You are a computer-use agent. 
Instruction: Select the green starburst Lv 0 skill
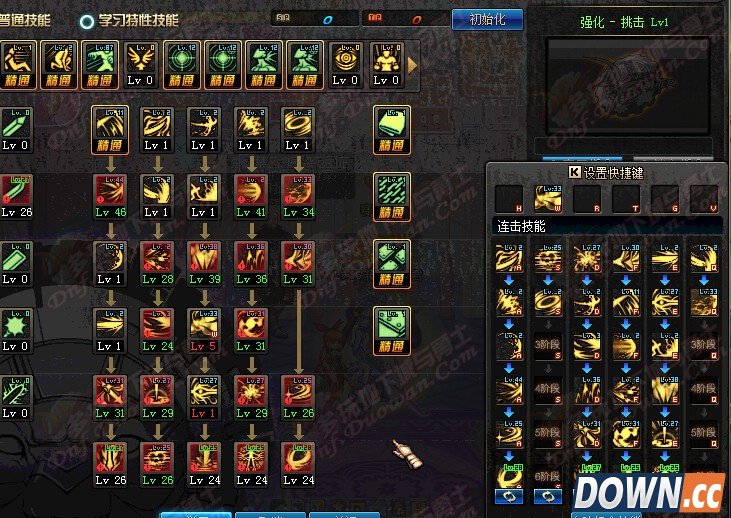pyautogui.click(x=14, y=324)
